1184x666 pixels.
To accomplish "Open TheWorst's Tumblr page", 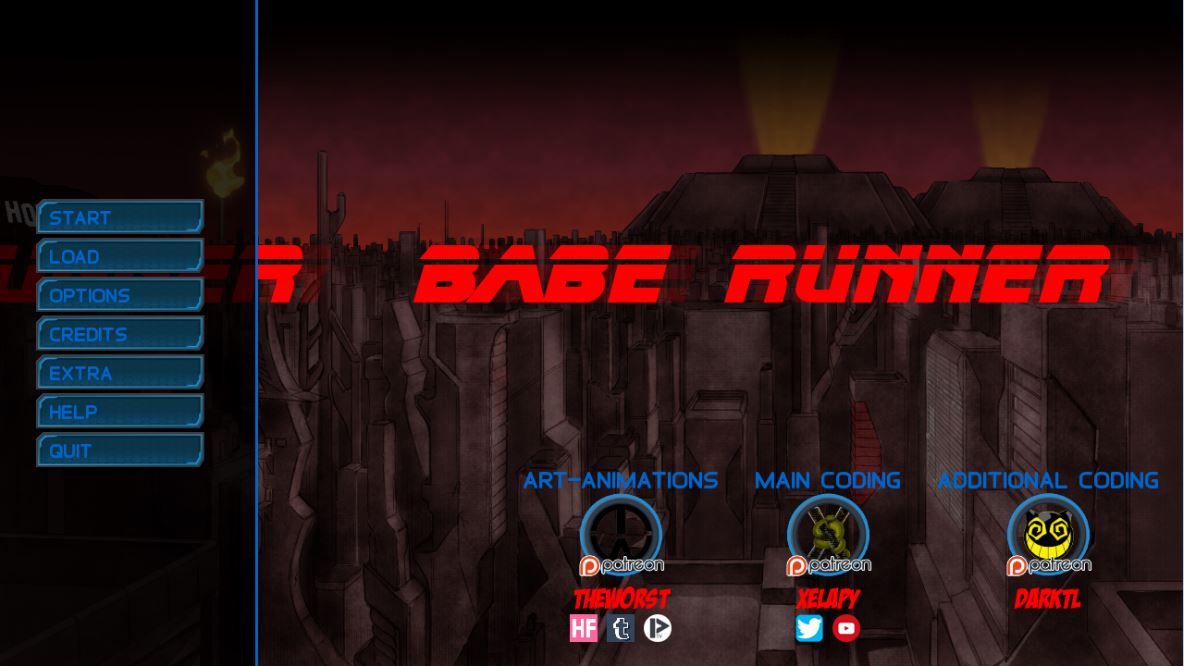I will click(621, 628).
